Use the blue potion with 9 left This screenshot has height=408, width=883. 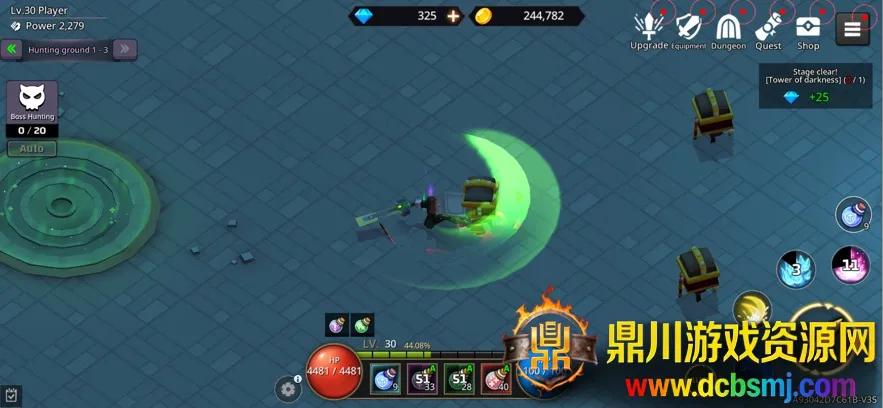pyautogui.click(x=385, y=379)
